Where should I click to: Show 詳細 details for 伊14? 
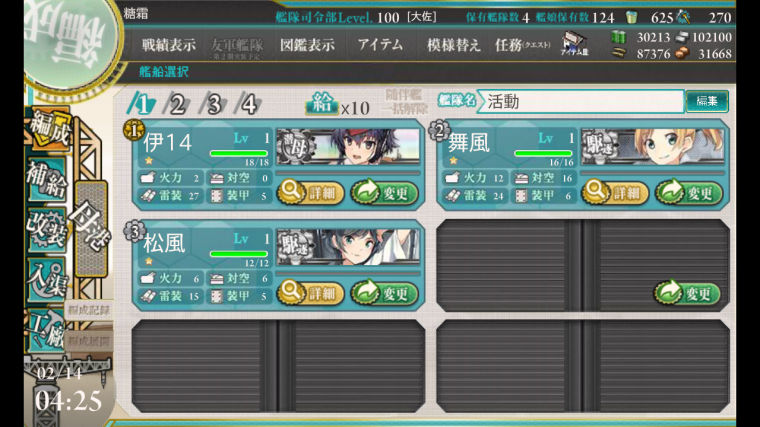tap(310, 192)
